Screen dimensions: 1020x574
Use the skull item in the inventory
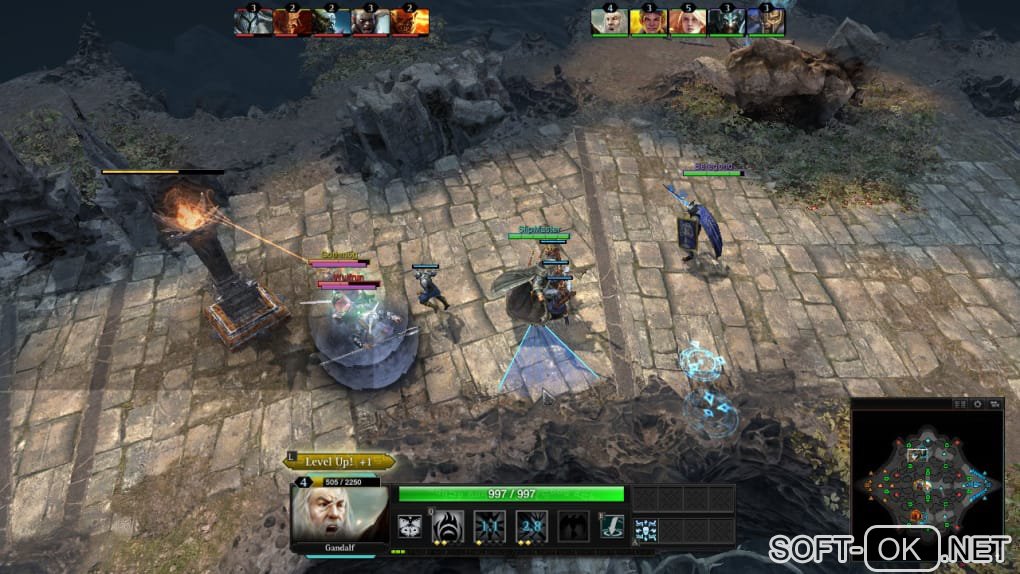(646, 529)
